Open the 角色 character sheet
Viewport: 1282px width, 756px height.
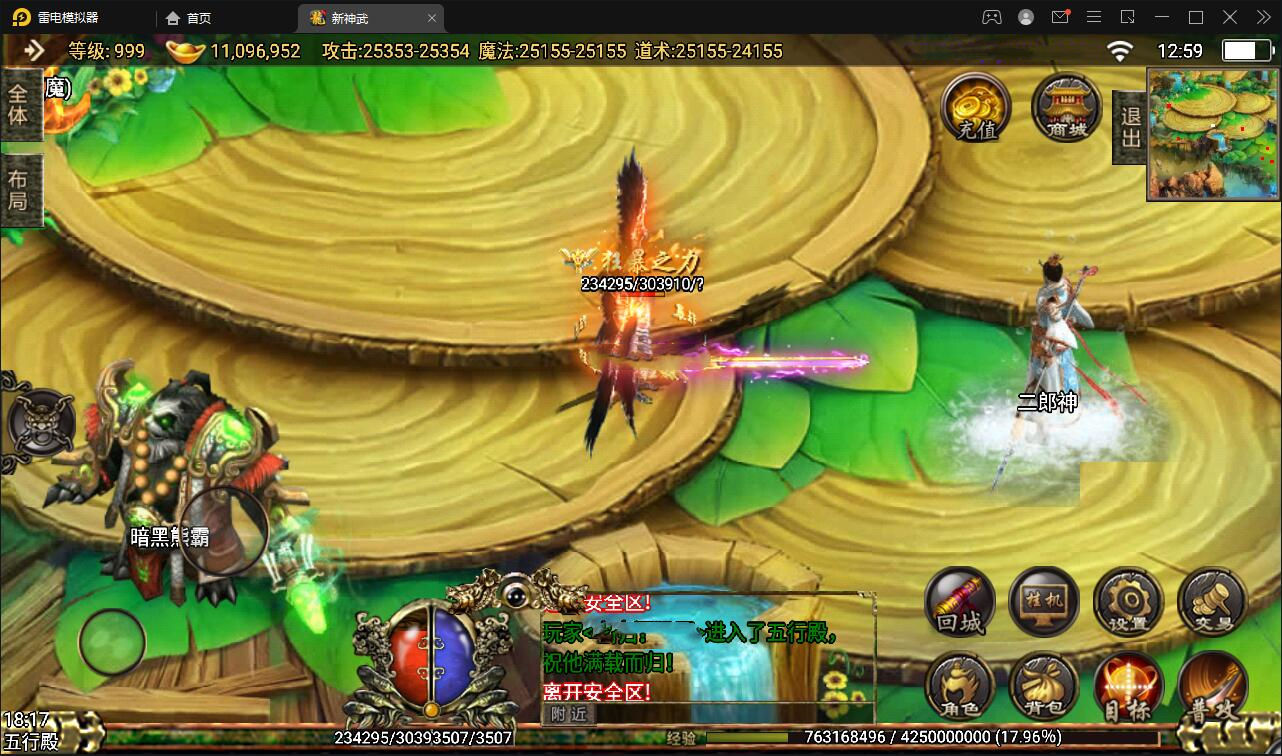(960, 687)
